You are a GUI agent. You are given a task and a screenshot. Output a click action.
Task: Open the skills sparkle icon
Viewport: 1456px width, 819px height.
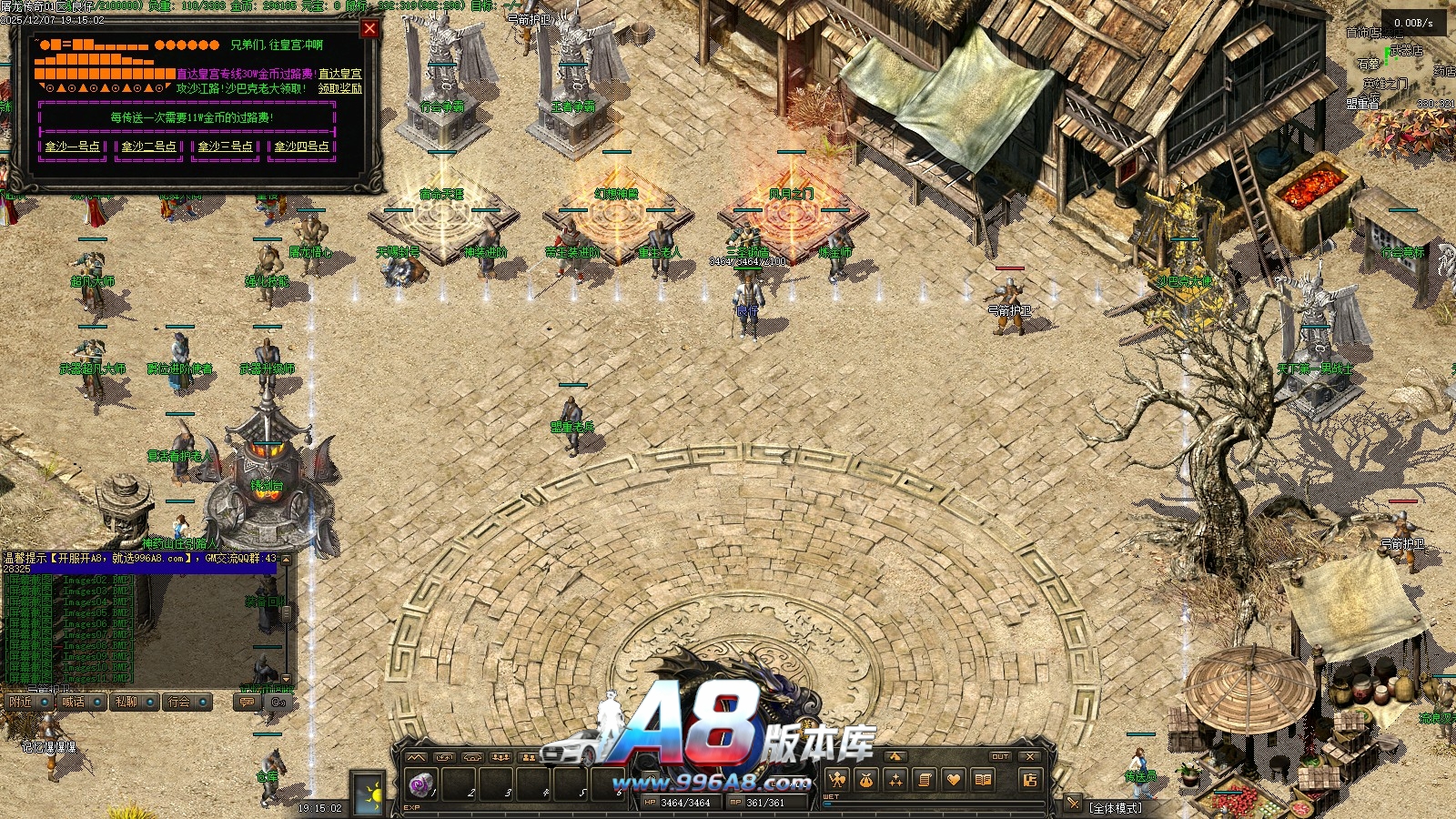pos(895,780)
